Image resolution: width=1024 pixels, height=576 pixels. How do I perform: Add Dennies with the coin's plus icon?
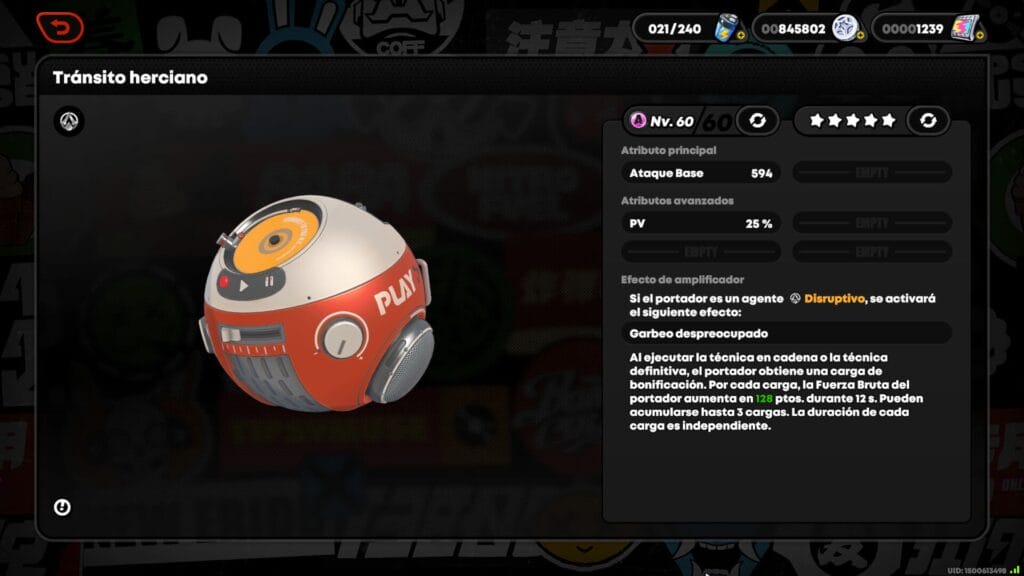(x=859, y=36)
